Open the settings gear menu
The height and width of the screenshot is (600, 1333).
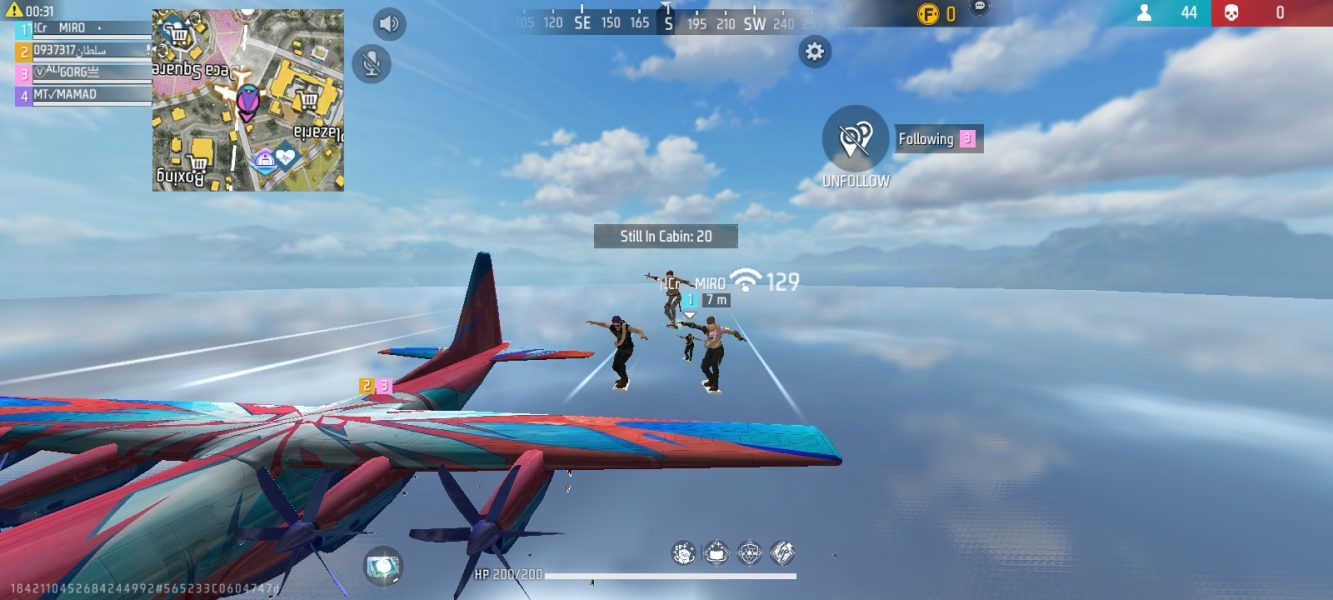click(x=815, y=52)
